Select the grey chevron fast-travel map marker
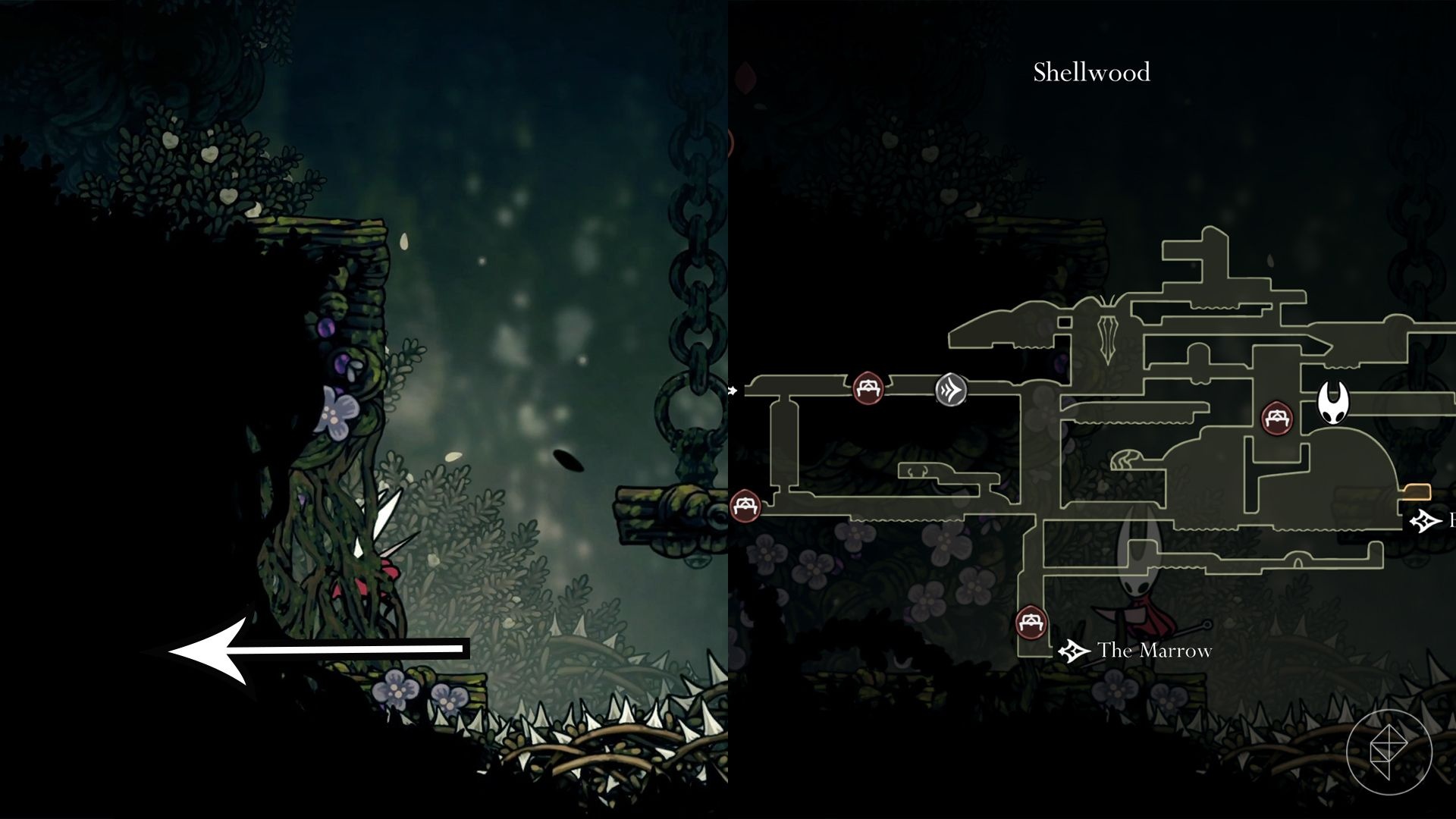 (951, 390)
